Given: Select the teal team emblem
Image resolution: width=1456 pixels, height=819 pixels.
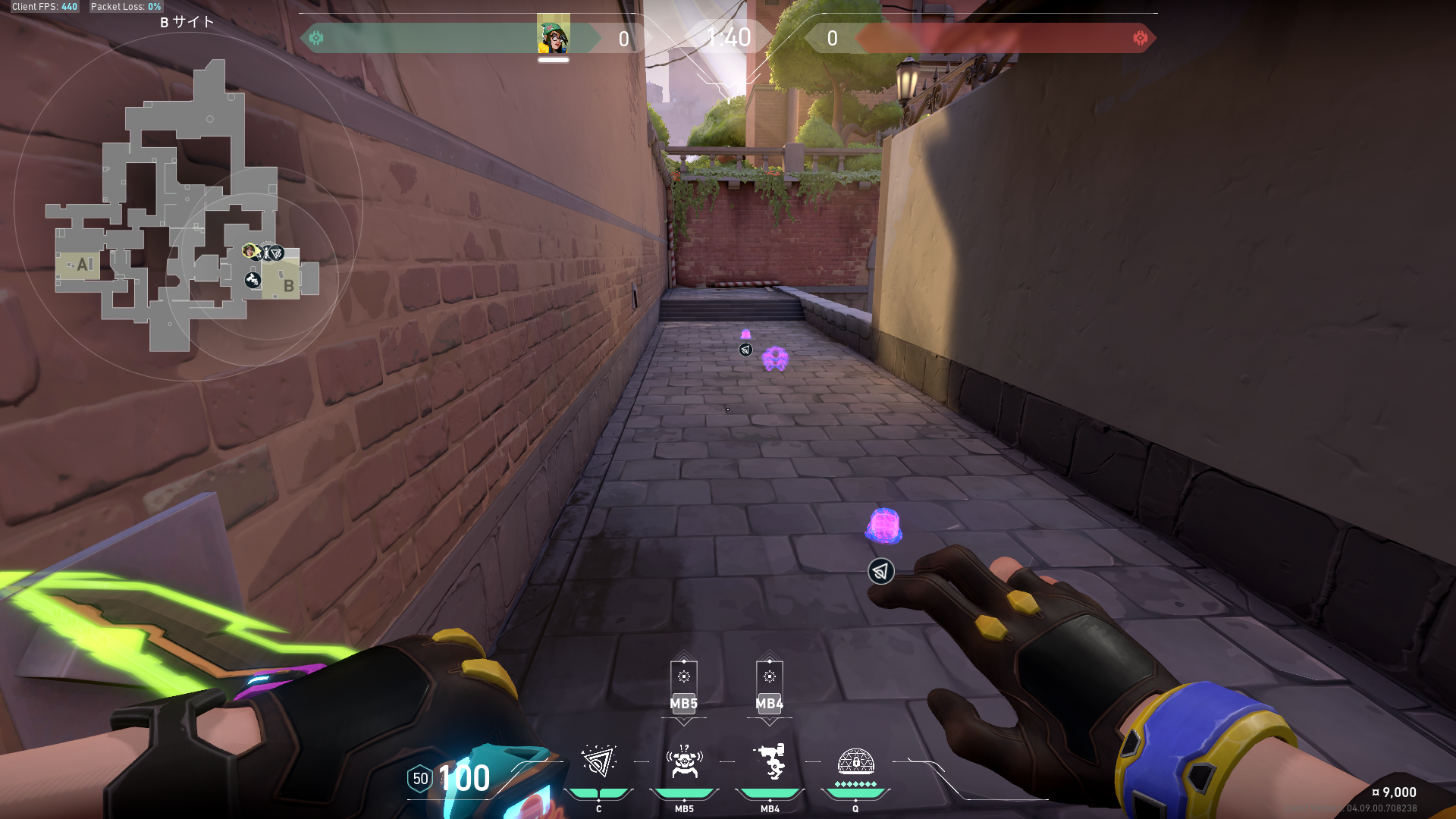Looking at the screenshot, I should coord(316,38).
